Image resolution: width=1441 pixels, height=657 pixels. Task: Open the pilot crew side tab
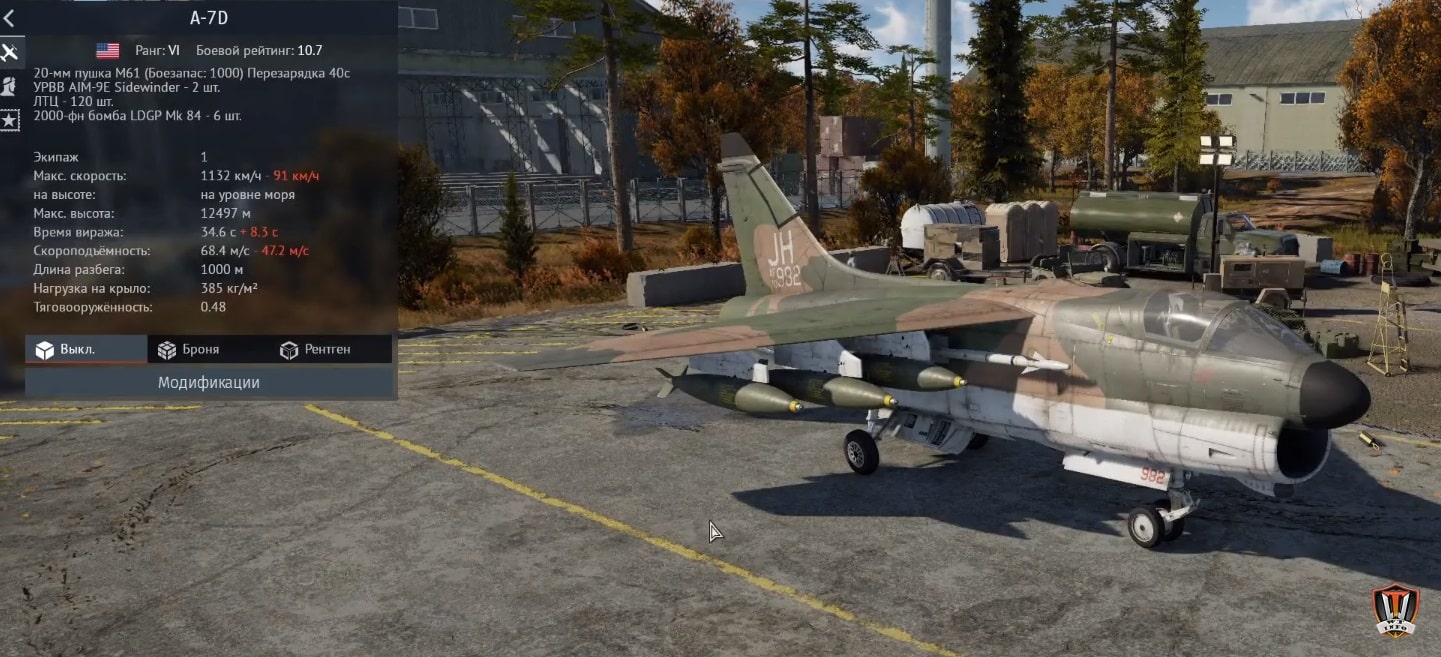coord(10,86)
